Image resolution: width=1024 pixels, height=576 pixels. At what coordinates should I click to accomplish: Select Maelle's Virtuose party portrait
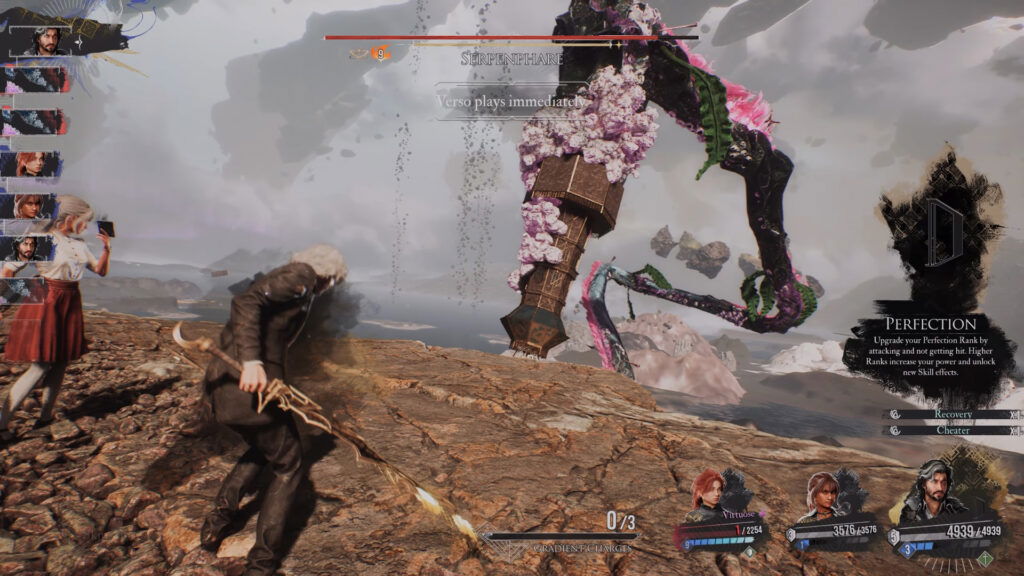tap(706, 496)
